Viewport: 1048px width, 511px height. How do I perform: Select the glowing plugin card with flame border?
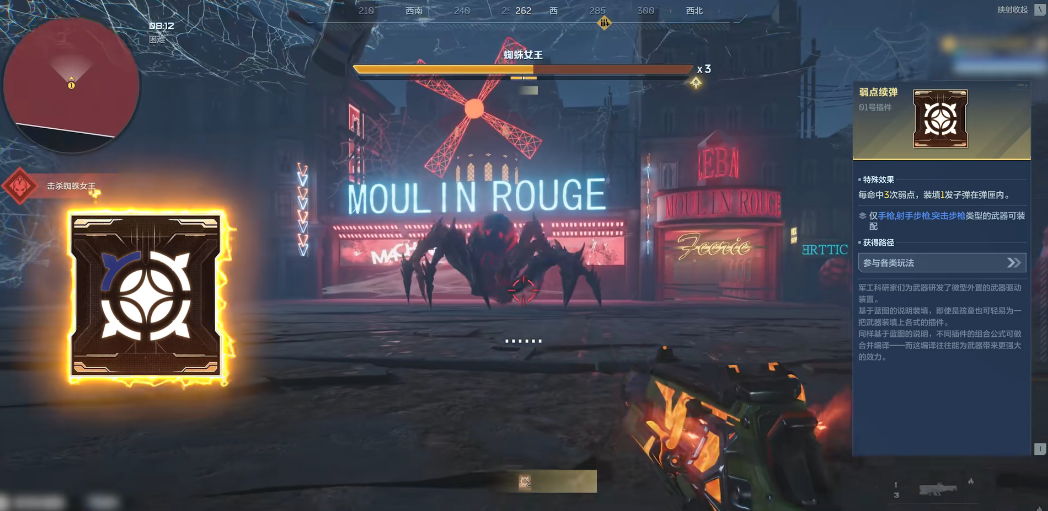pos(147,297)
